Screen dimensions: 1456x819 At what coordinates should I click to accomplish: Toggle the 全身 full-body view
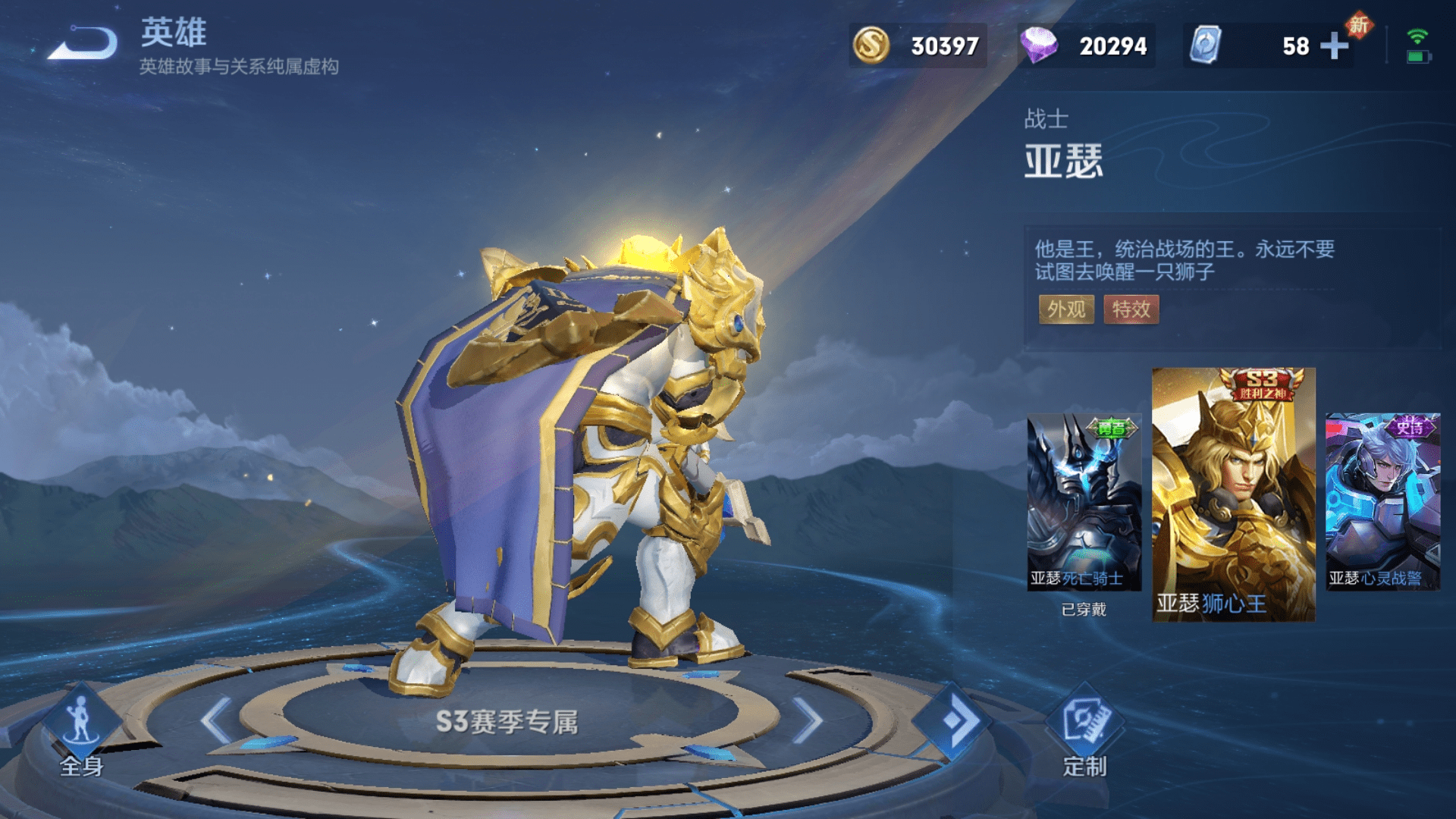(x=81, y=732)
